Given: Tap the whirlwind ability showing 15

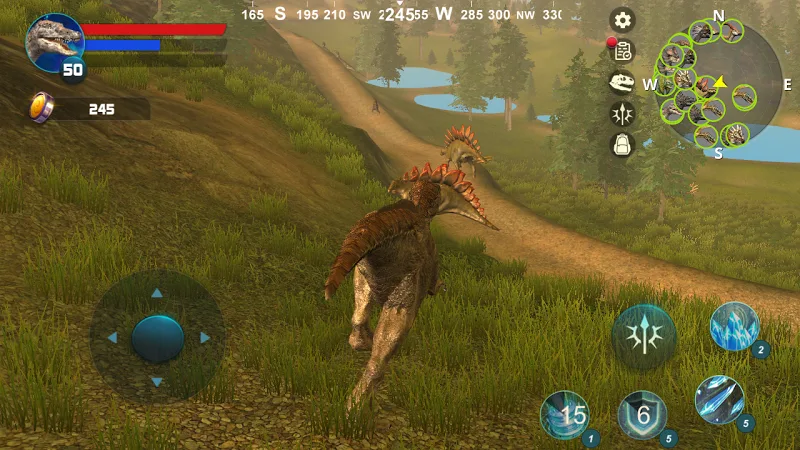Looking at the screenshot, I should point(566,415).
